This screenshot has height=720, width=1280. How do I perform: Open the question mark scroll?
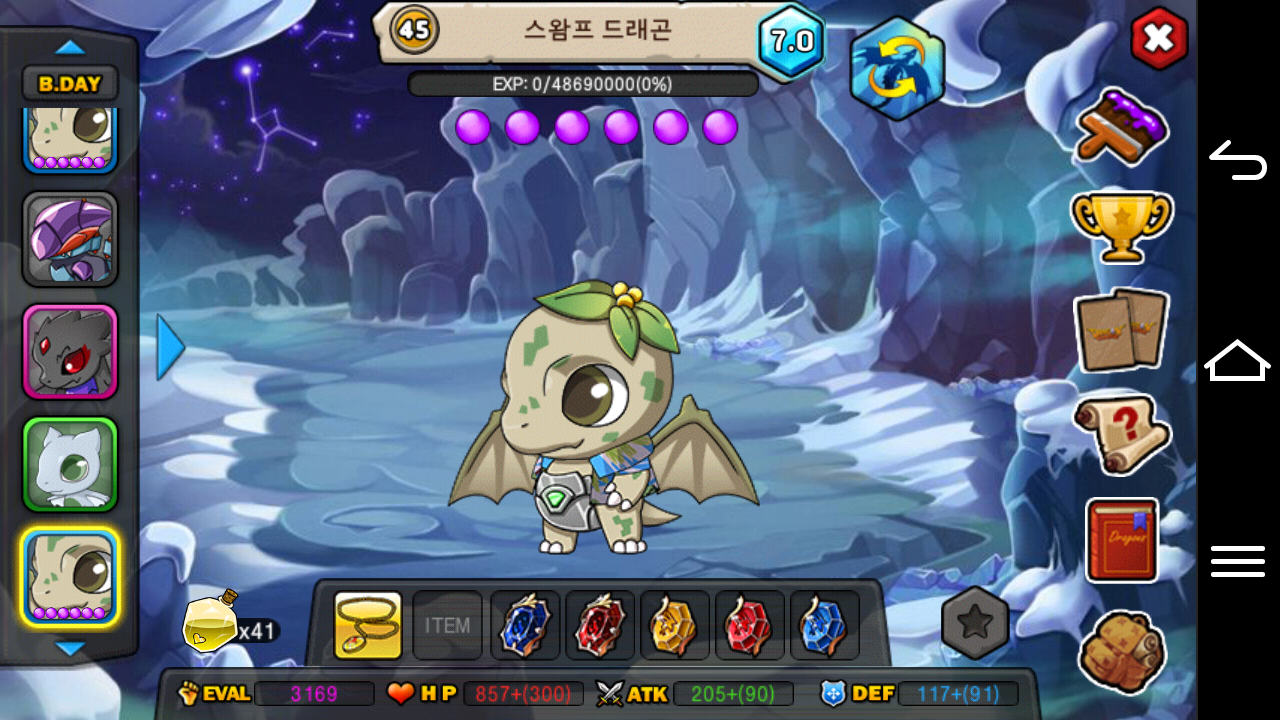coord(1121,434)
